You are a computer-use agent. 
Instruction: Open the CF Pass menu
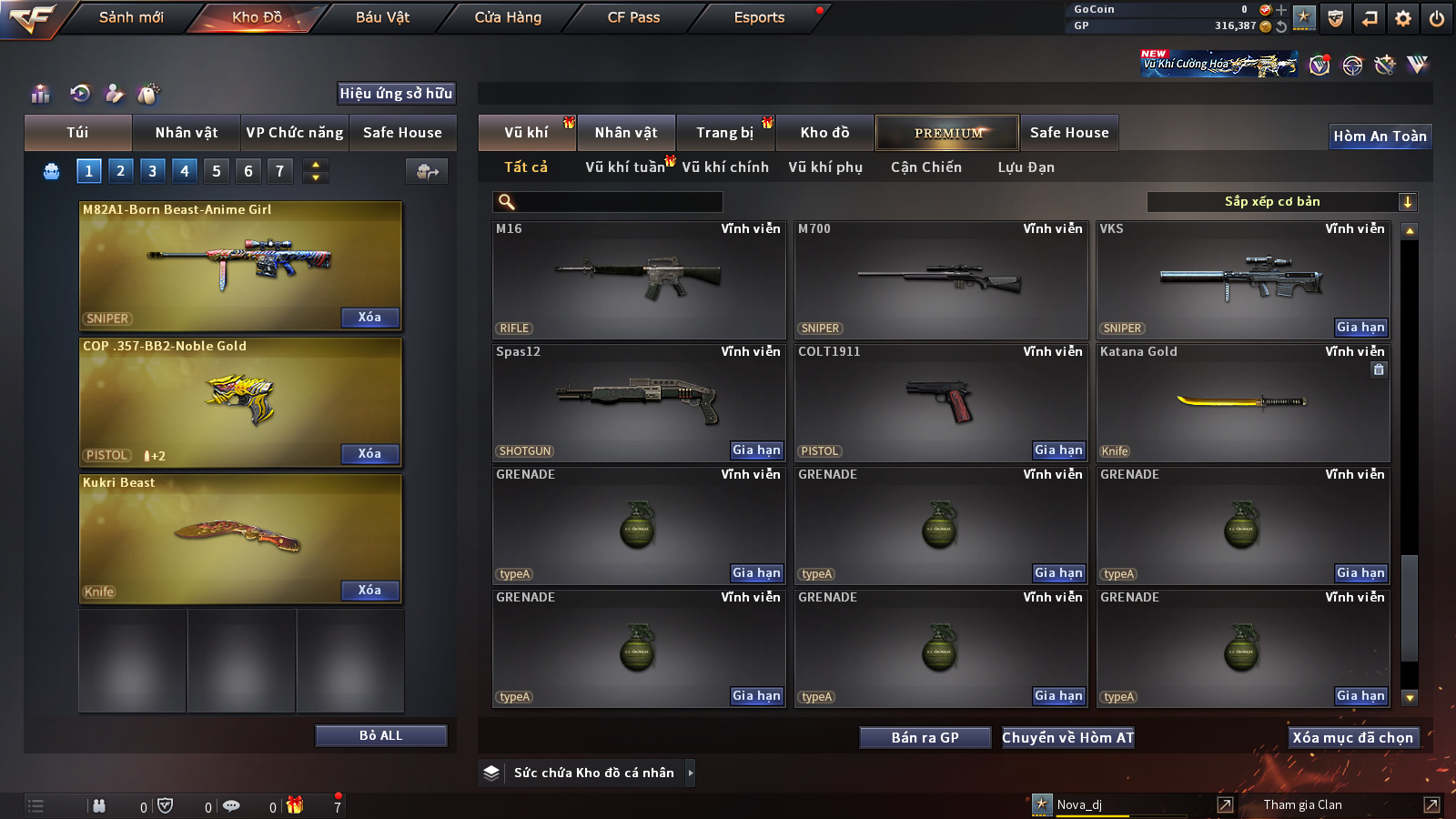[633, 17]
